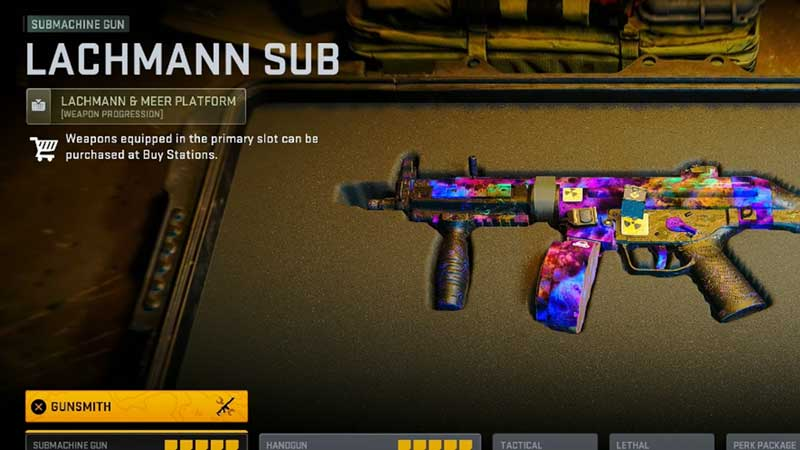The width and height of the screenshot is (800, 450).
Task: Select the Submachine Gun primary weapon slot
Action: [x=136, y=442]
